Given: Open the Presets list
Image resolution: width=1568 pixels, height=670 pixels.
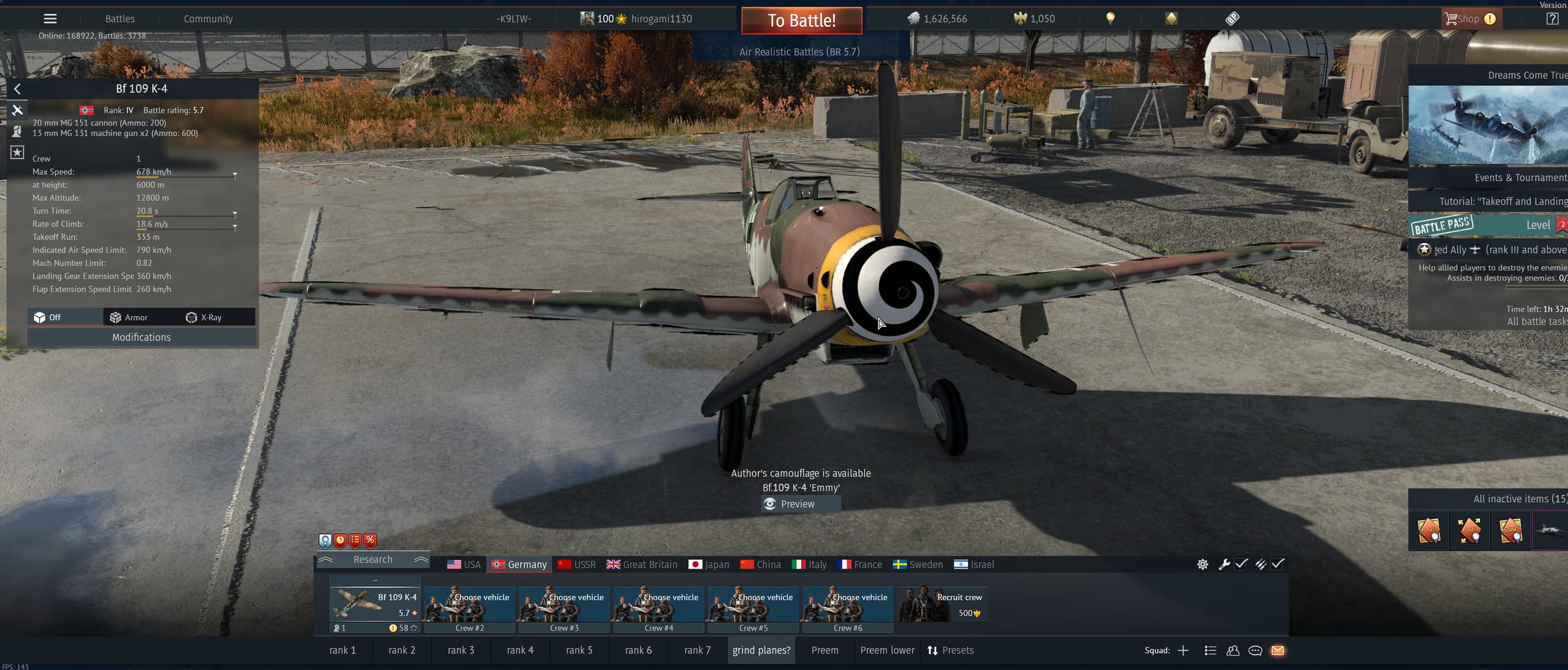Looking at the screenshot, I should click(951, 650).
